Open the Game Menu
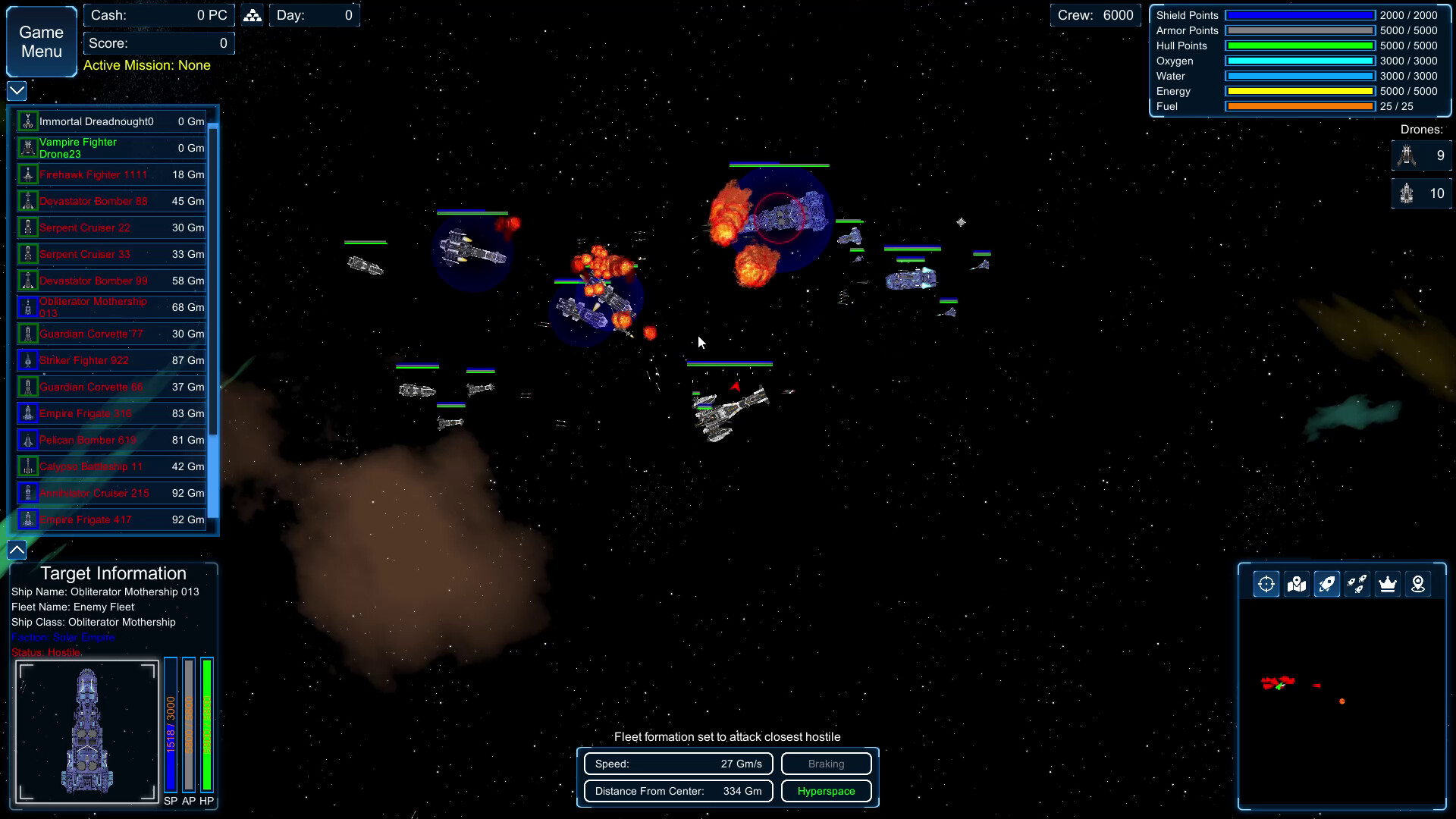The width and height of the screenshot is (1456, 819). (40, 41)
